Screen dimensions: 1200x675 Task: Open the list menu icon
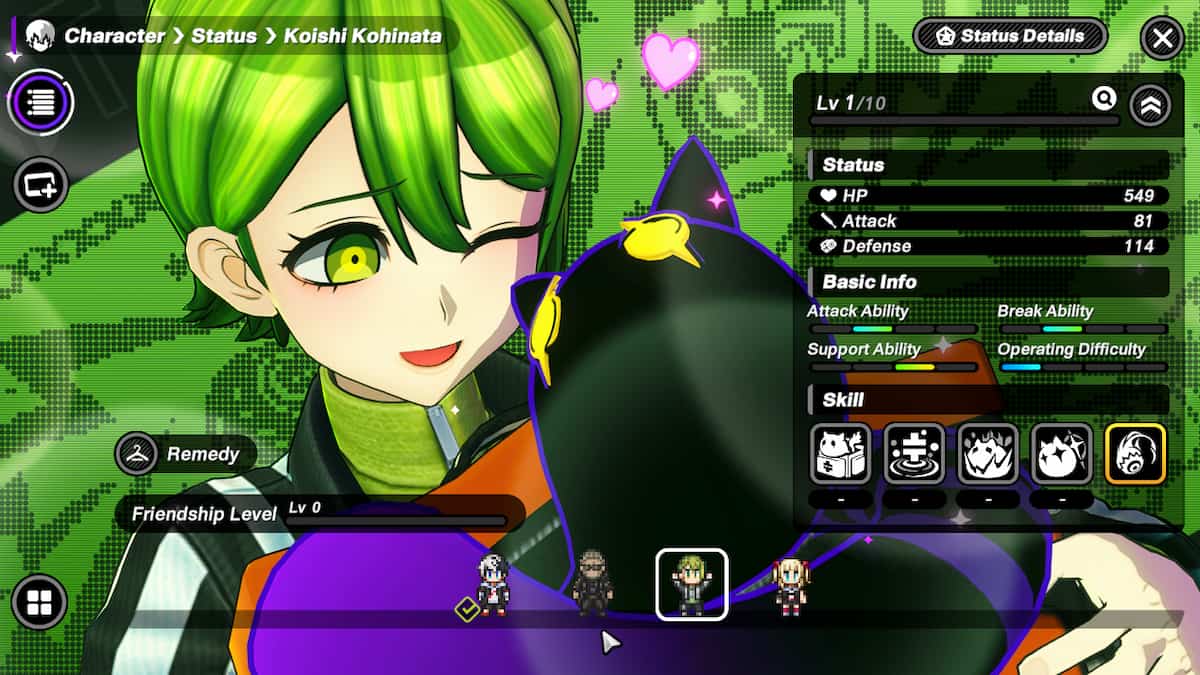pos(40,101)
